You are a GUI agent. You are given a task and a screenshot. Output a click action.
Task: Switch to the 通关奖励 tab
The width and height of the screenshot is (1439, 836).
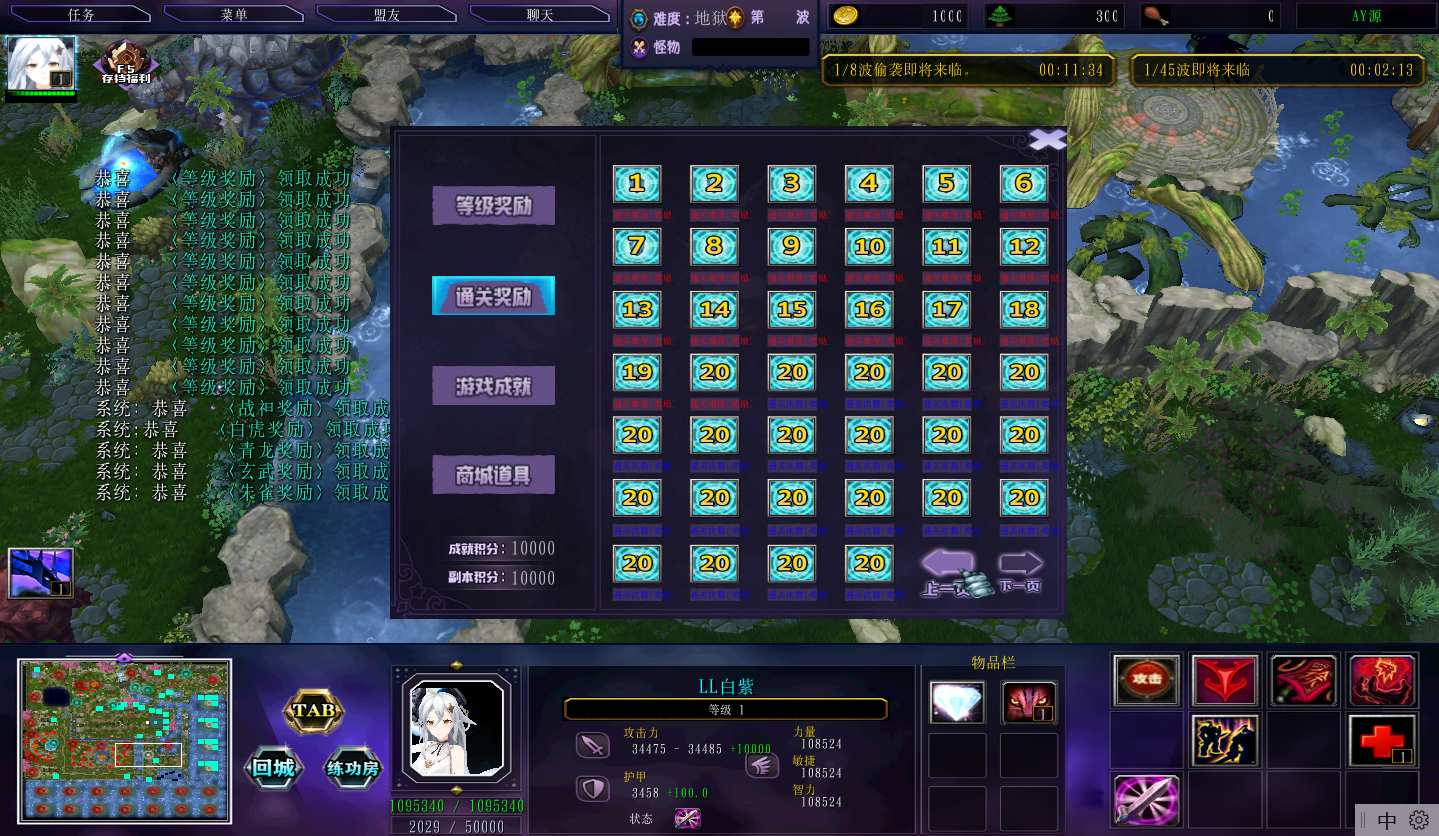(x=493, y=296)
